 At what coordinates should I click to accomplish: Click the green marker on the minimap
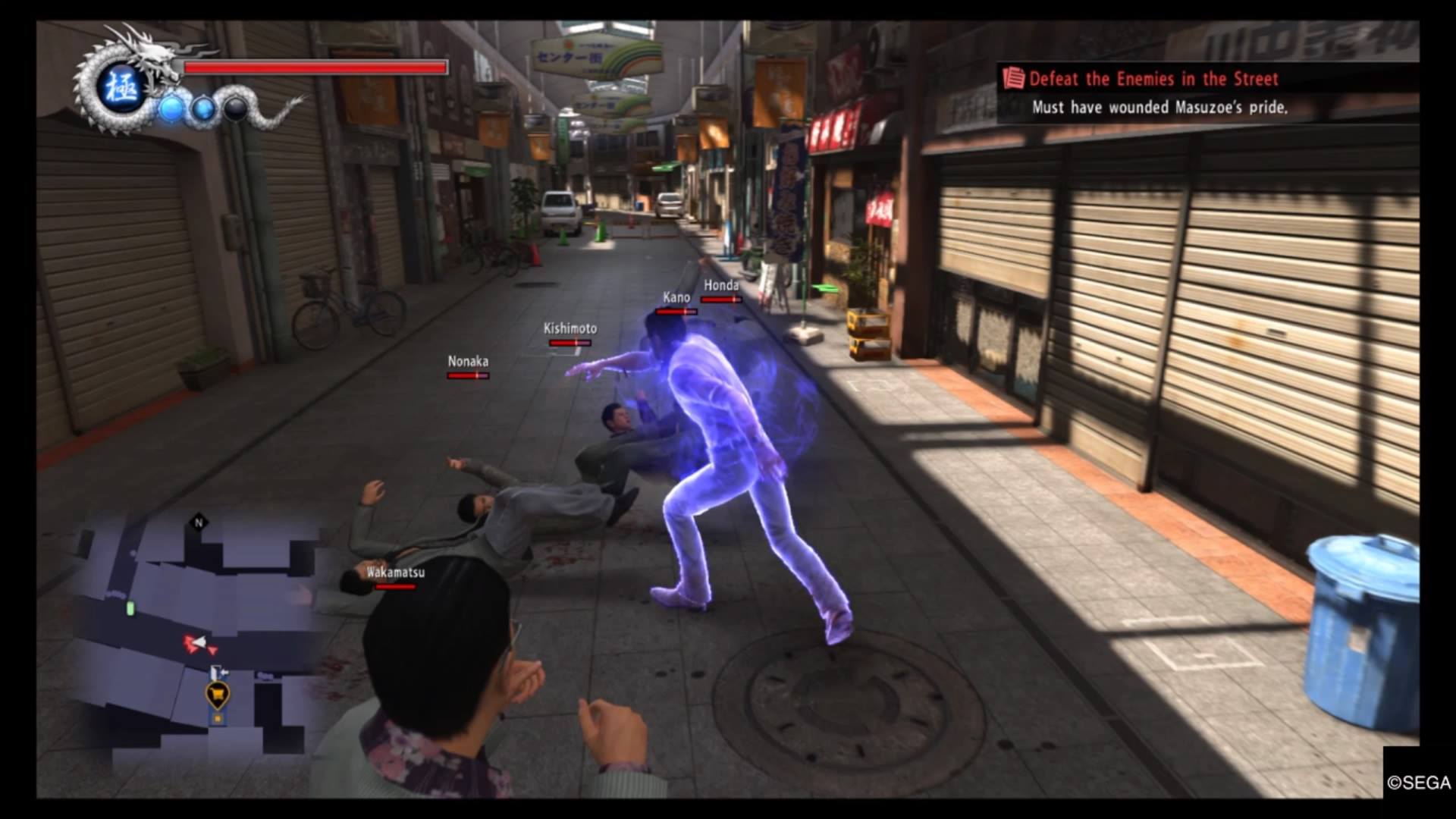(130, 608)
